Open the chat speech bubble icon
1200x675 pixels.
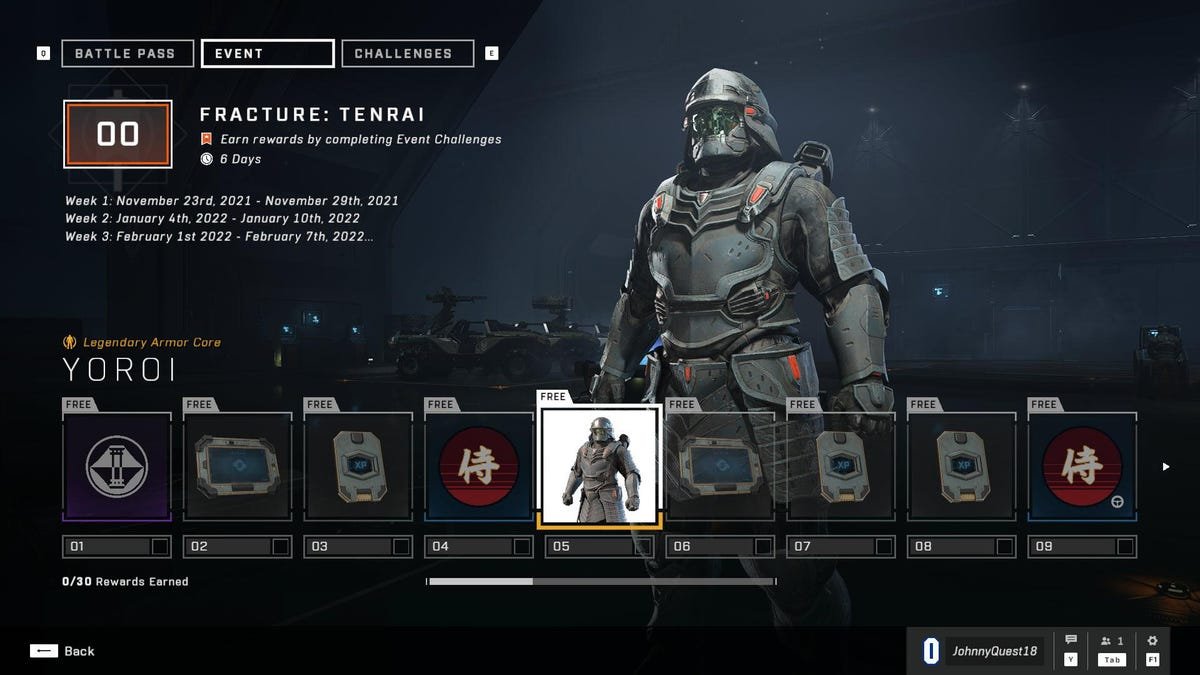coord(1071,642)
